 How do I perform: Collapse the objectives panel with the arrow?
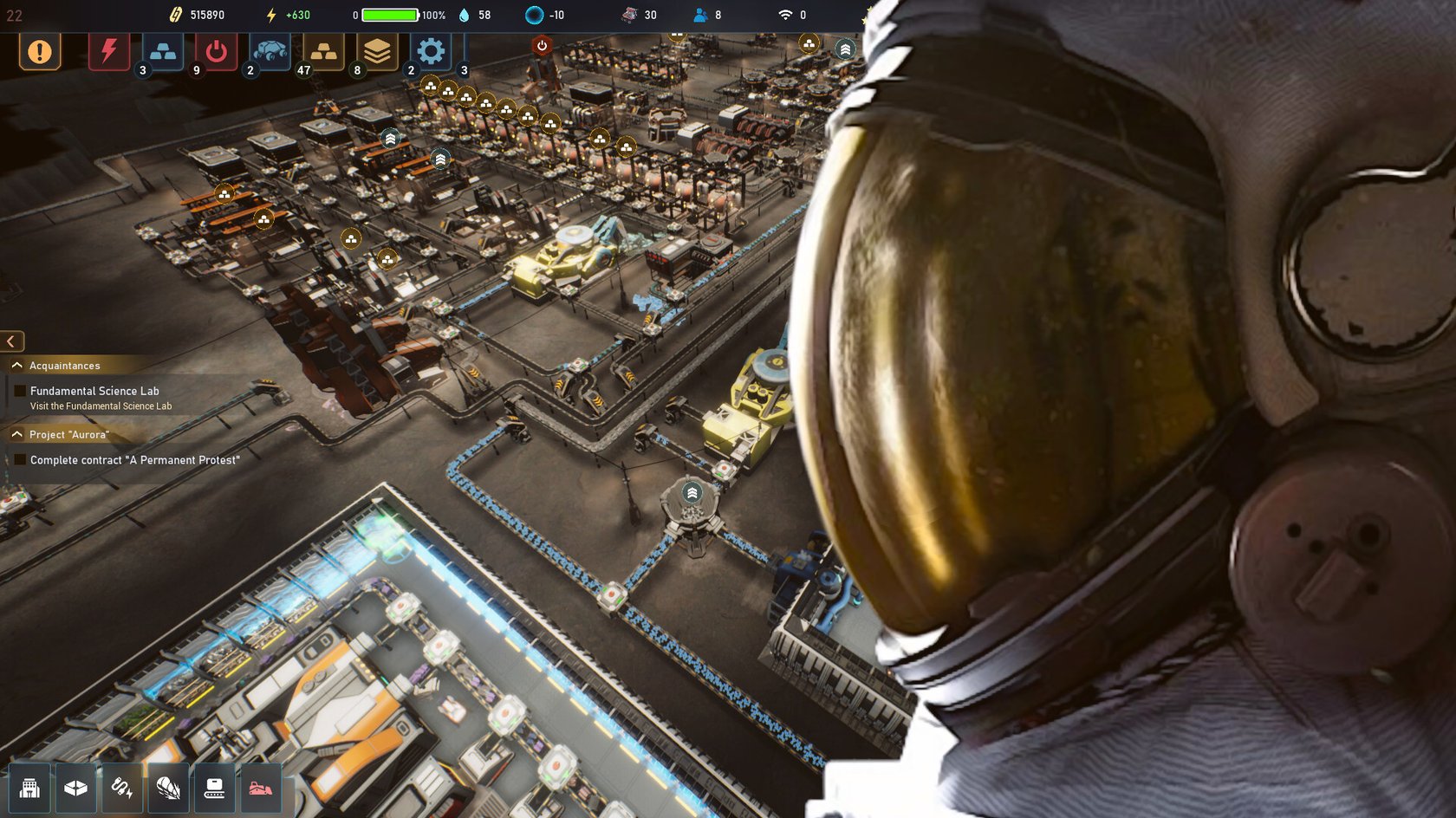click(x=12, y=341)
